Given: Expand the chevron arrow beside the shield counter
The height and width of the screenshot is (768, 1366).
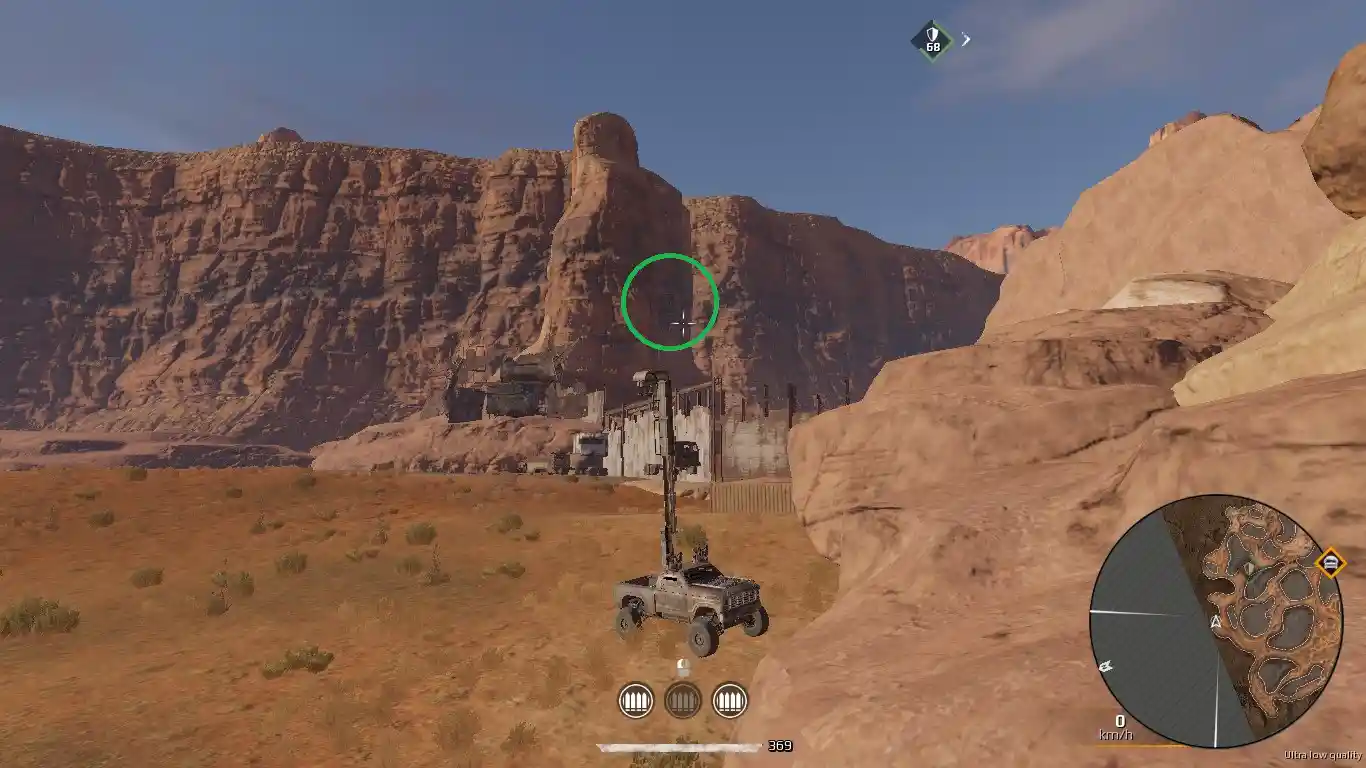Looking at the screenshot, I should (x=965, y=38).
